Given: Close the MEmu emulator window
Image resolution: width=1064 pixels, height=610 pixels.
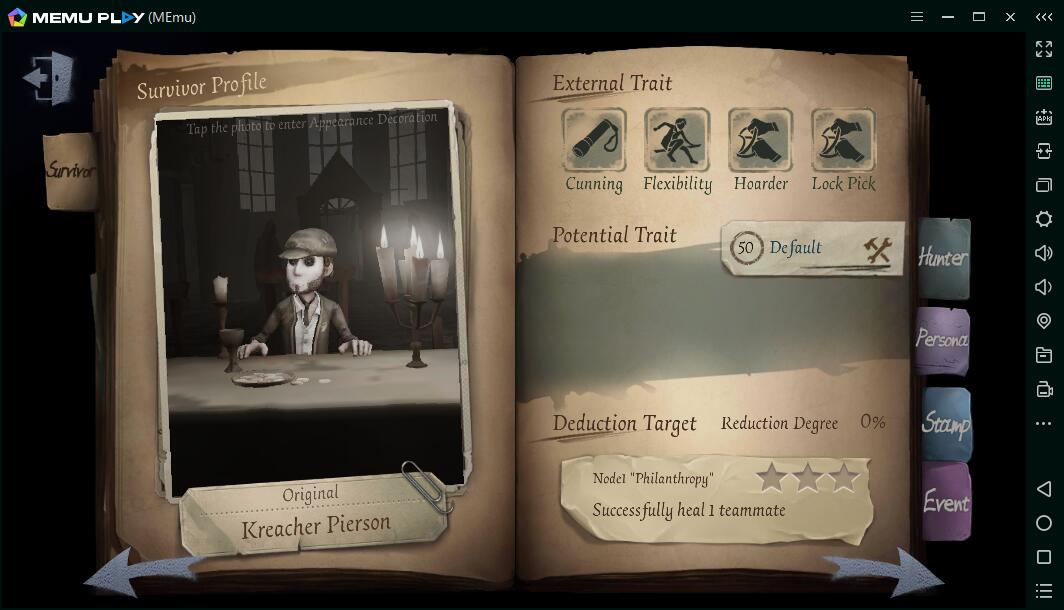Looking at the screenshot, I should click(x=1010, y=17).
